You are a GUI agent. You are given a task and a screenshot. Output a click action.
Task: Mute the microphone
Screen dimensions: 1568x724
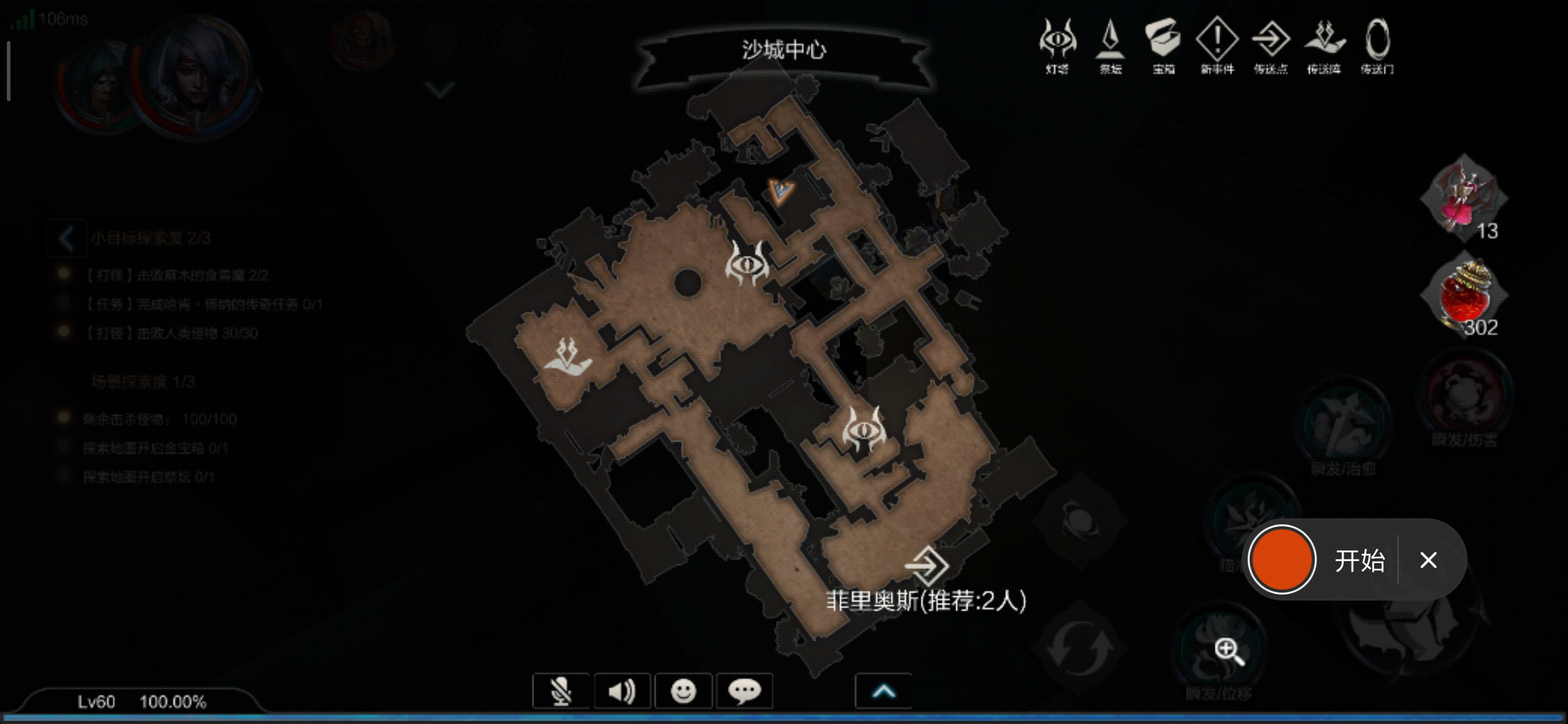(562, 690)
